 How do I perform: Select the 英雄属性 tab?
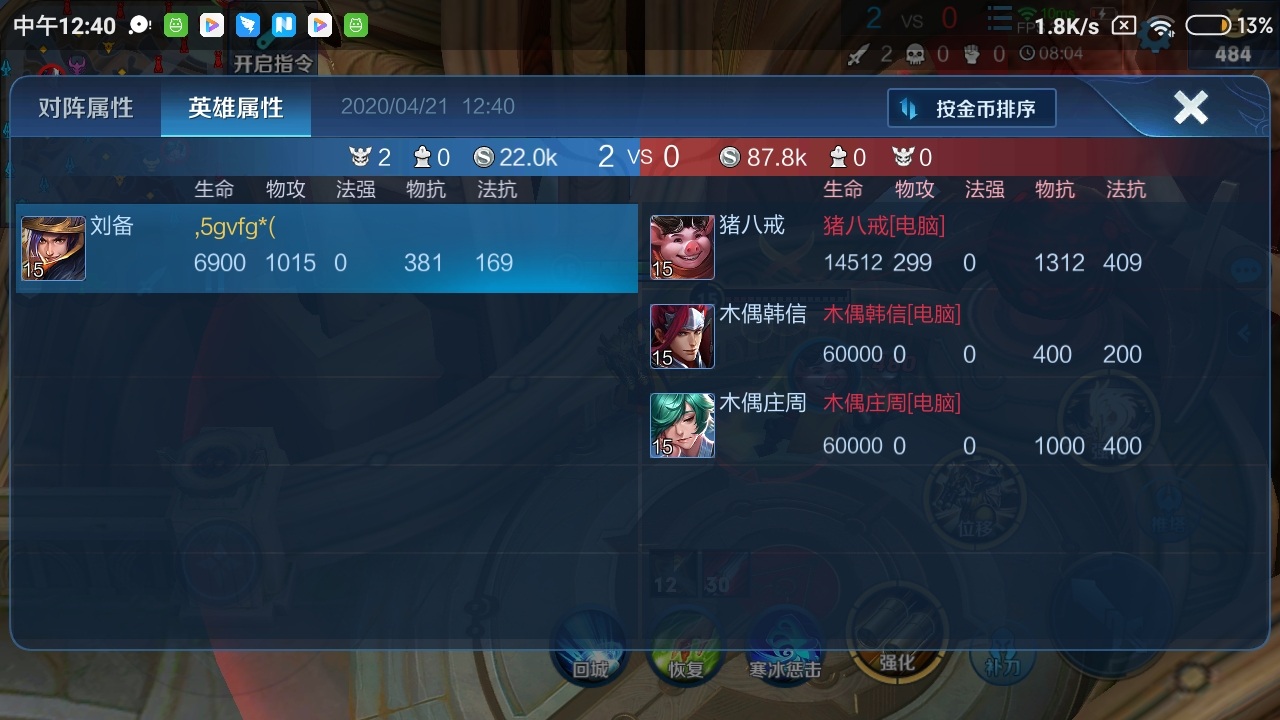coord(236,108)
